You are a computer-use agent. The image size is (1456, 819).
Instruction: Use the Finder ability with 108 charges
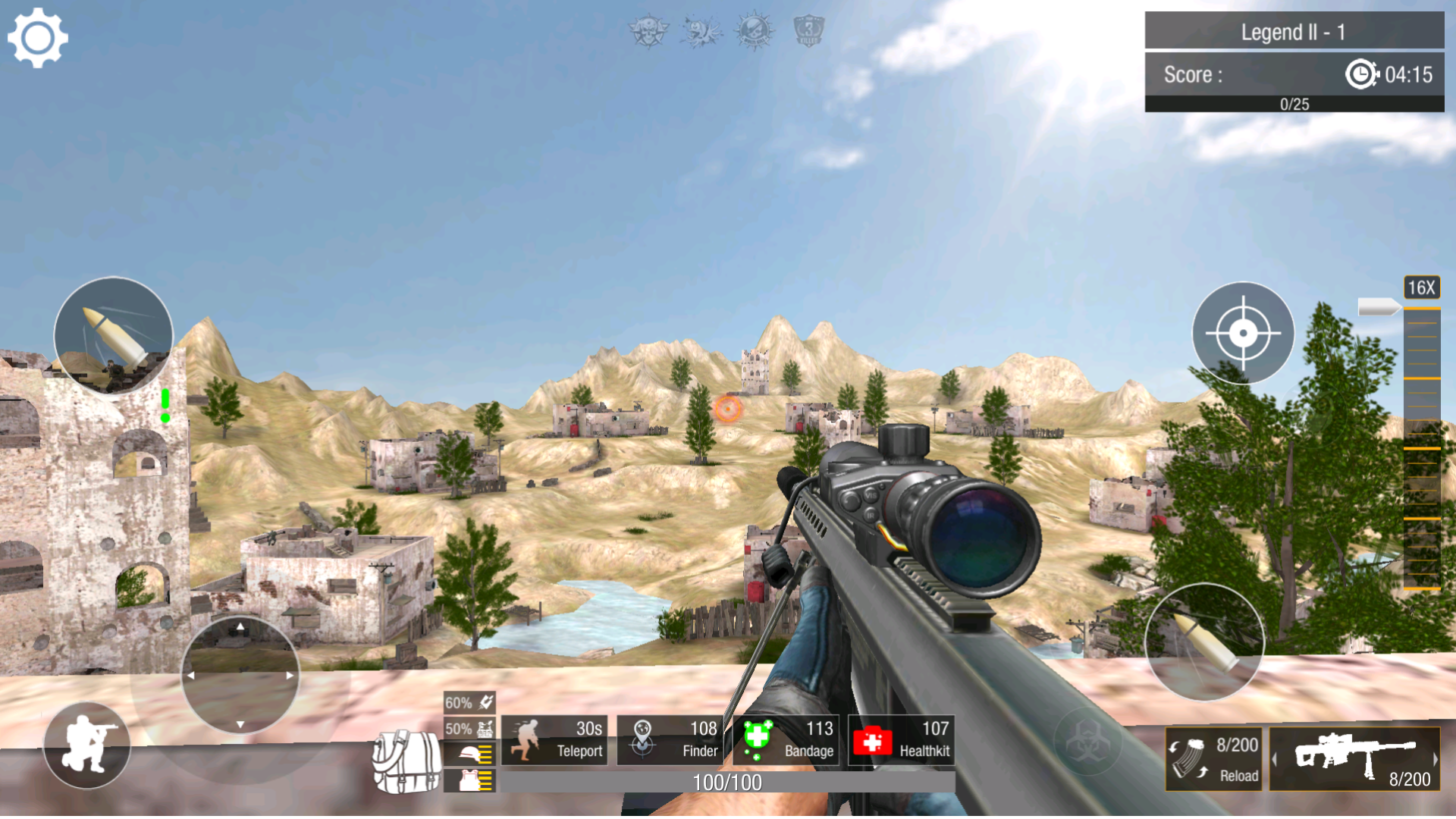[670, 740]
